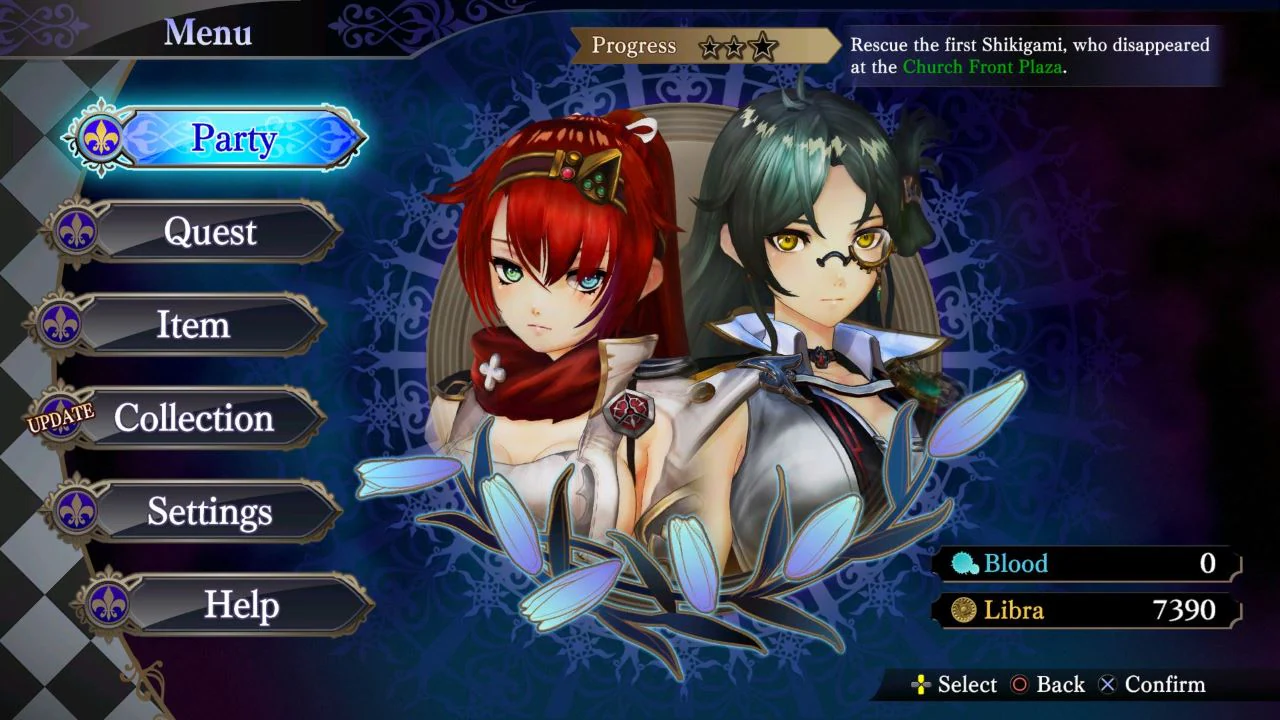Click the Confirm cross button prompt icon
The height and width of the screenshot is (720, 1280).
click(x=1106, y=685)
